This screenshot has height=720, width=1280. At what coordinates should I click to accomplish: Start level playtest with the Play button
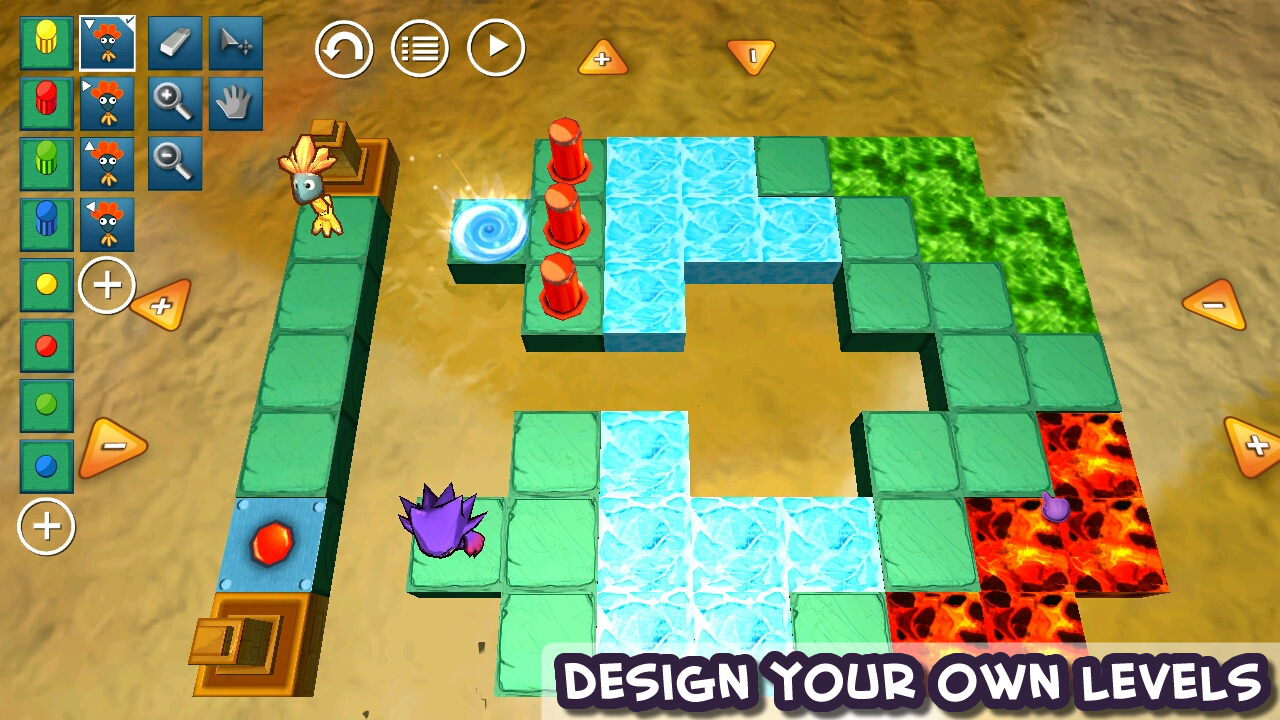tap(495, 47)
